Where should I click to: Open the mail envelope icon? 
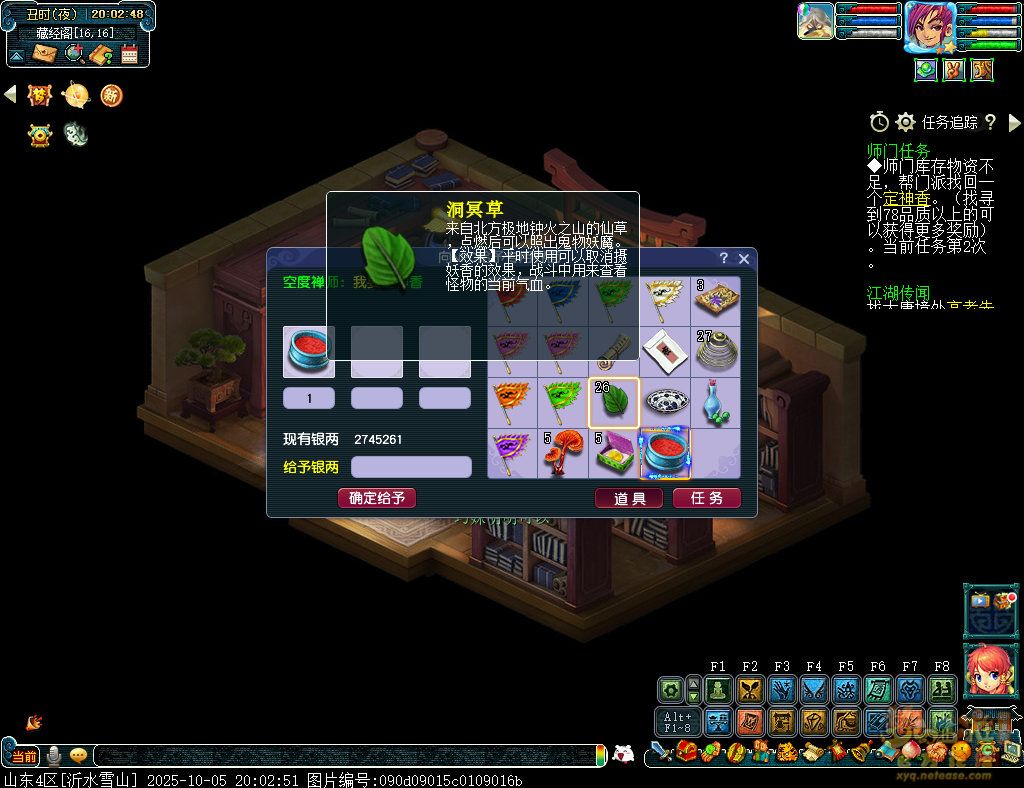point(45,53)
